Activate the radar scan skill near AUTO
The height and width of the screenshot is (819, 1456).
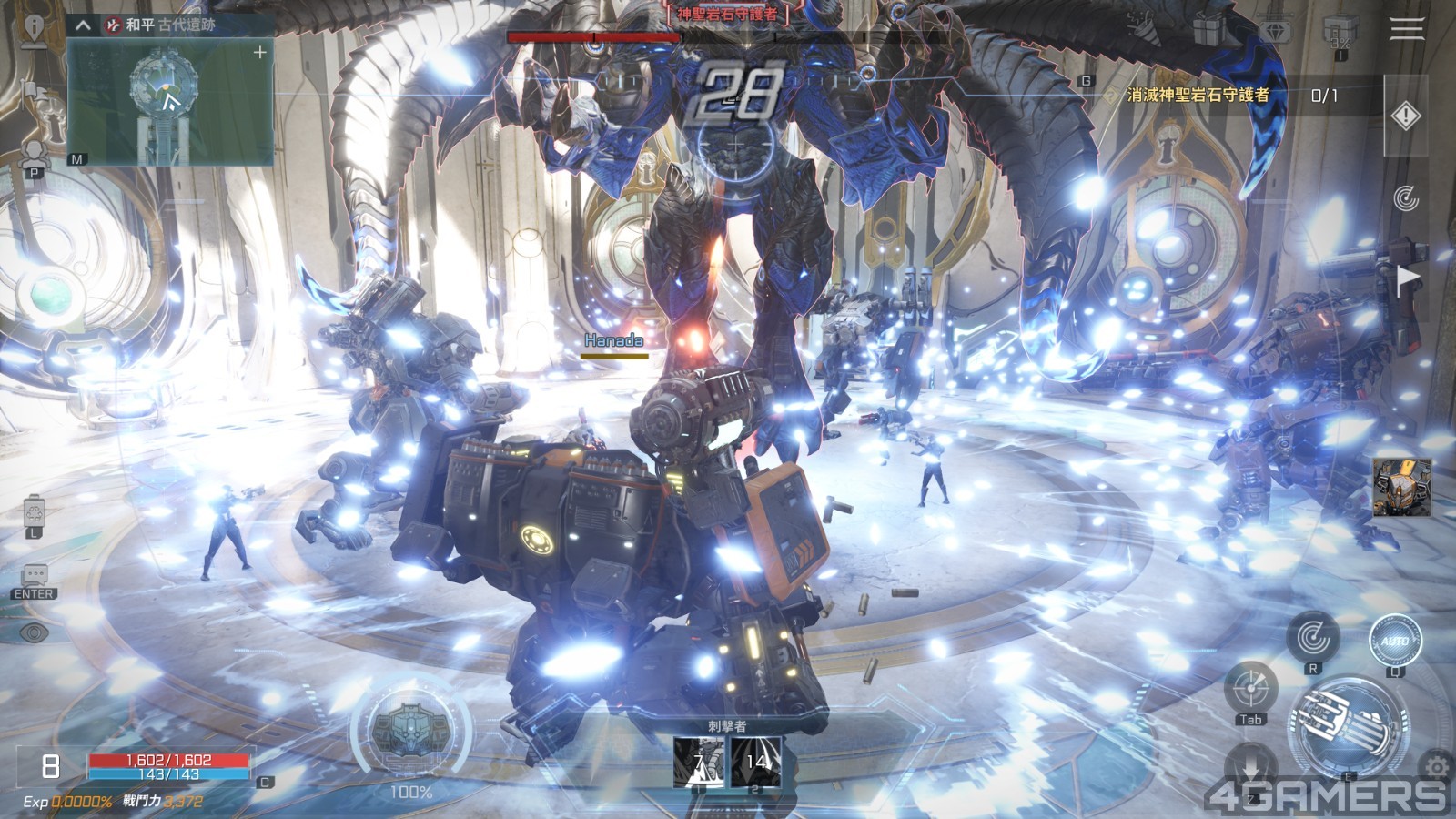click(x=1312, y=637)
